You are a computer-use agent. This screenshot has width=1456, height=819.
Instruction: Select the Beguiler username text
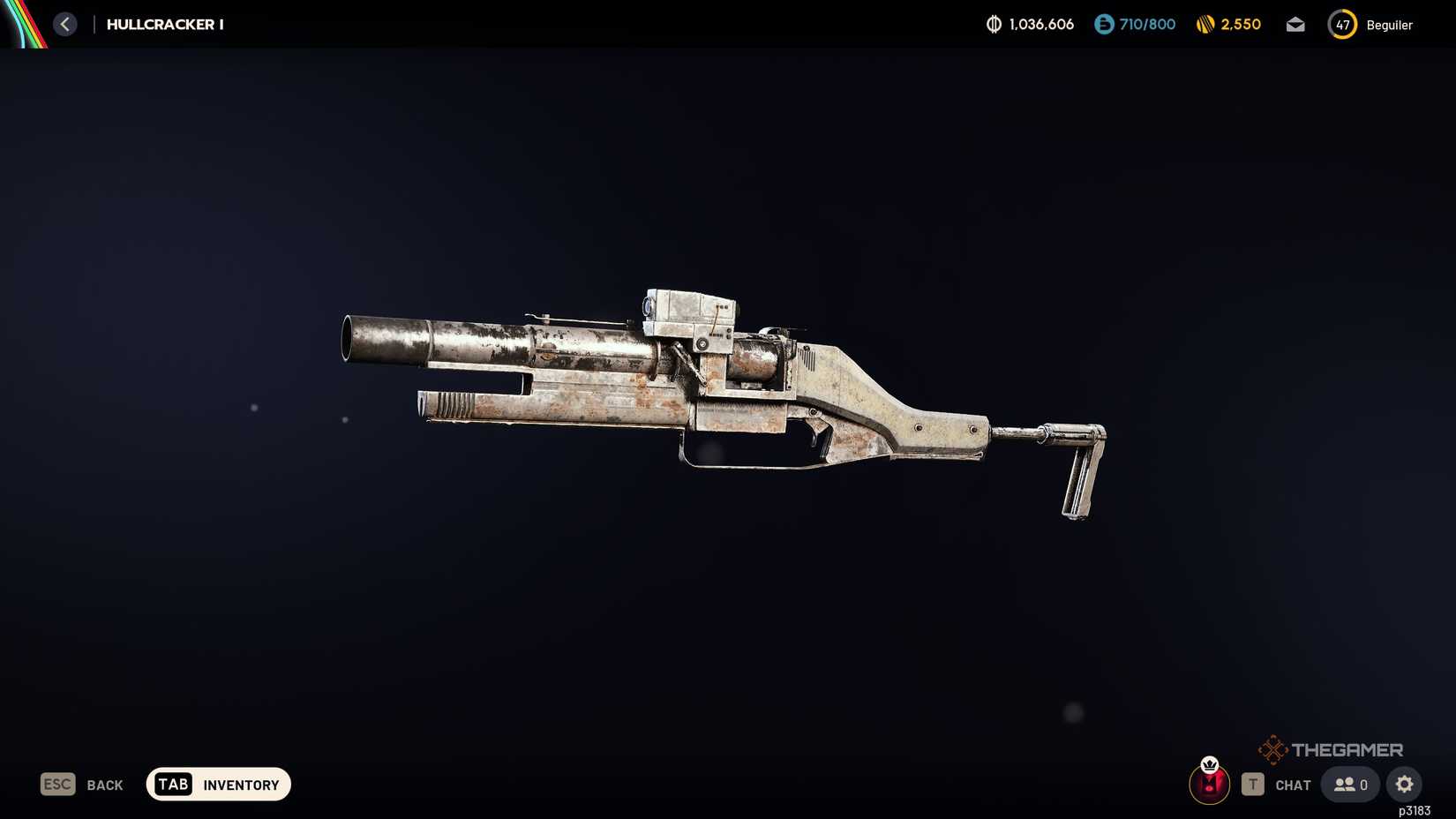[x=1389, y=25]
